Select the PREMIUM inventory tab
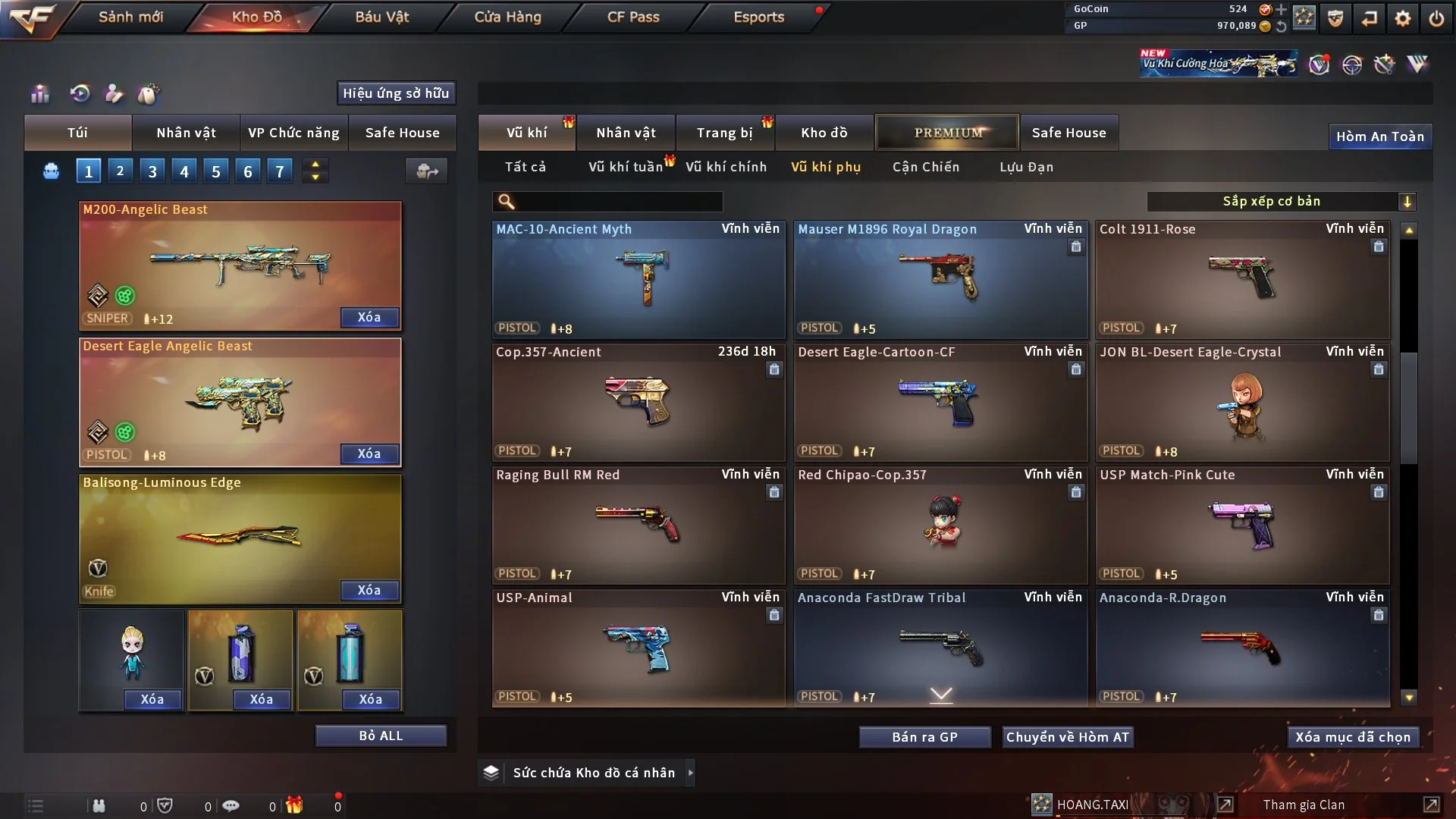Viewport: 1456px width, 819px height. (x=947, y=133)
